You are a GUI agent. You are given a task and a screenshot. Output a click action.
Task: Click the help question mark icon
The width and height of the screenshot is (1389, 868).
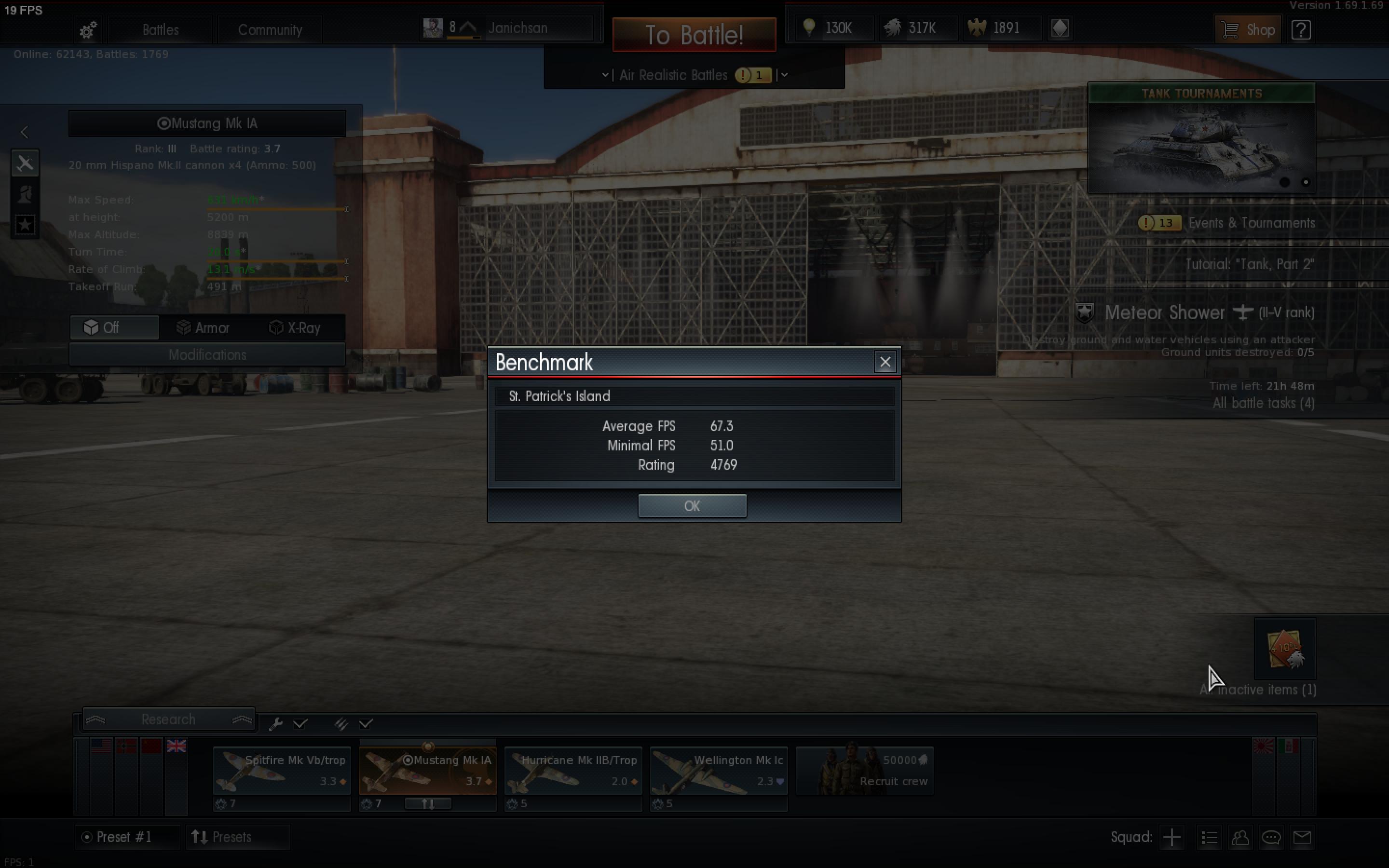click(x=1301, y=30)
